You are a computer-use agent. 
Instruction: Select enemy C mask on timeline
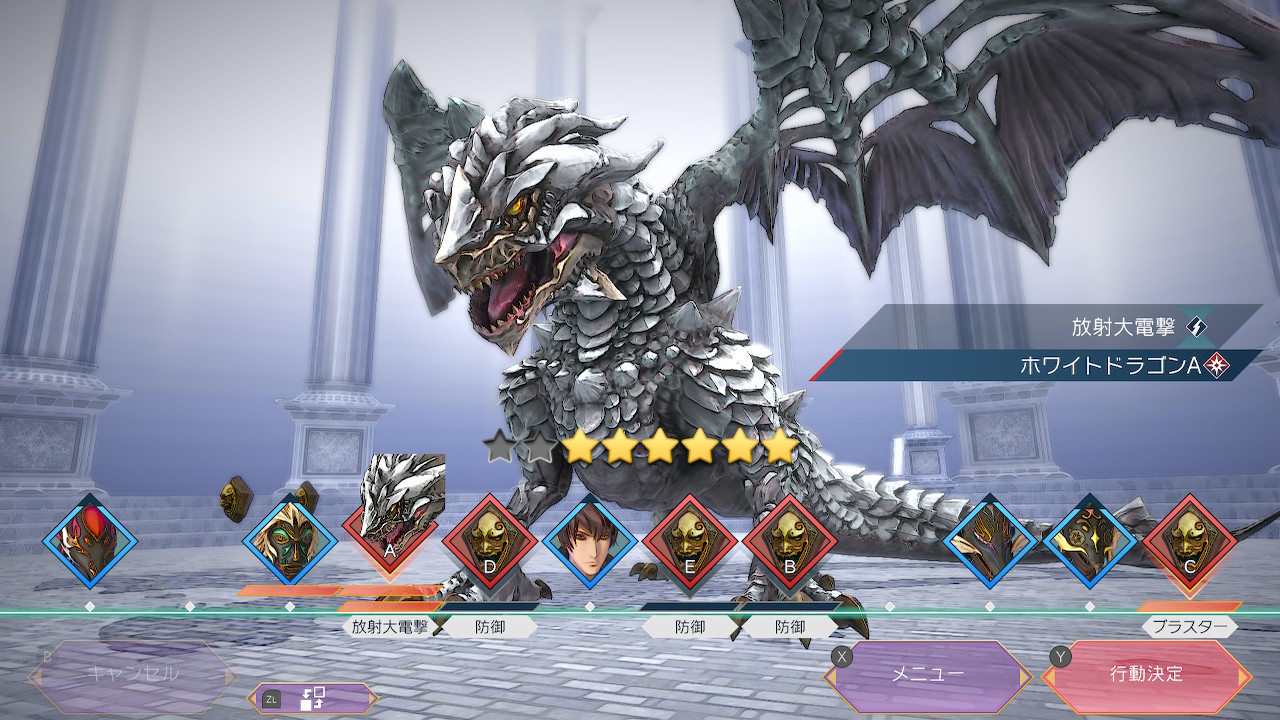point(1189,542)
